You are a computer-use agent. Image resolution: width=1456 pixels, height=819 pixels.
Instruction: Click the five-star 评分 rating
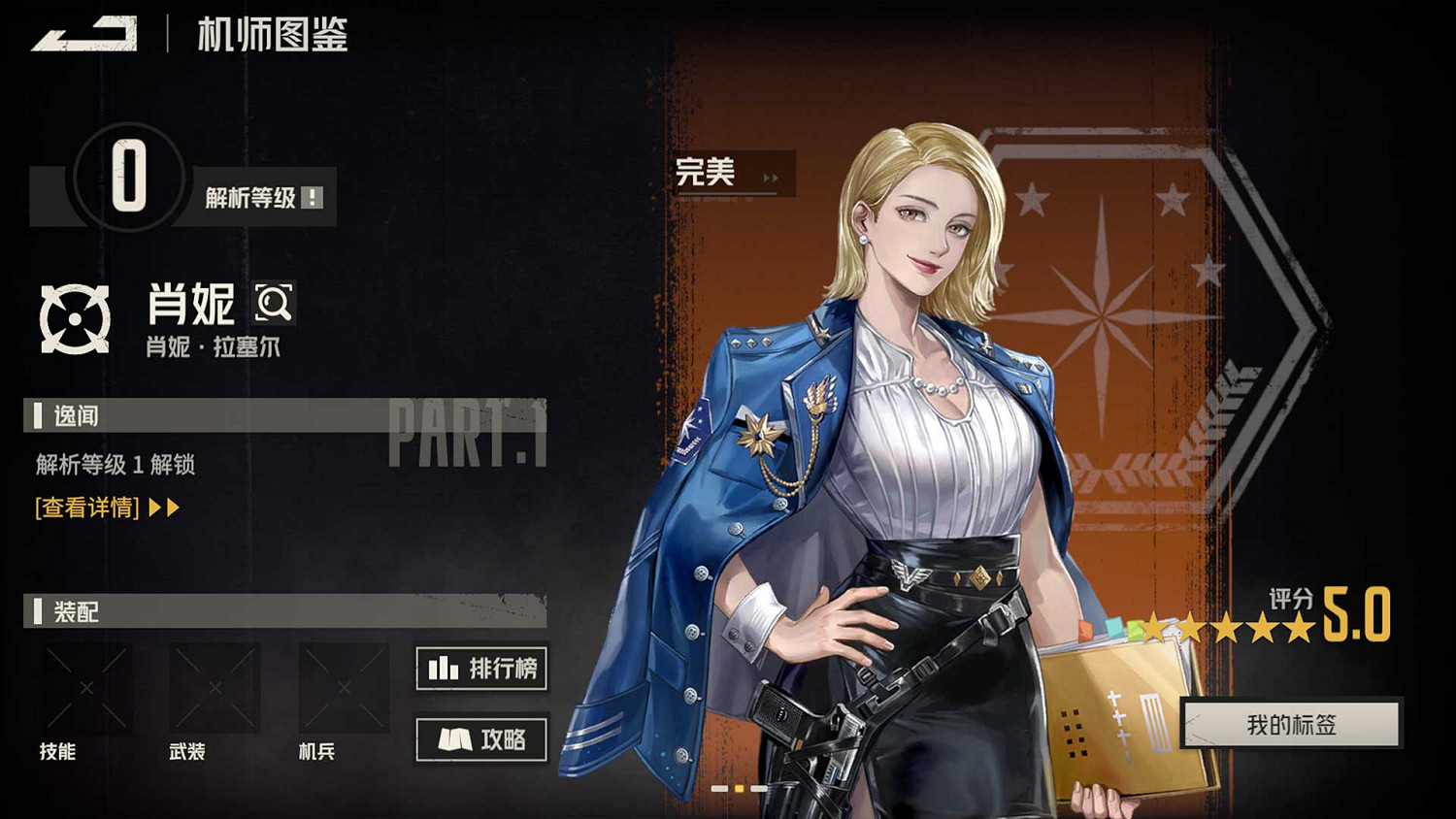click(1228, 629)
